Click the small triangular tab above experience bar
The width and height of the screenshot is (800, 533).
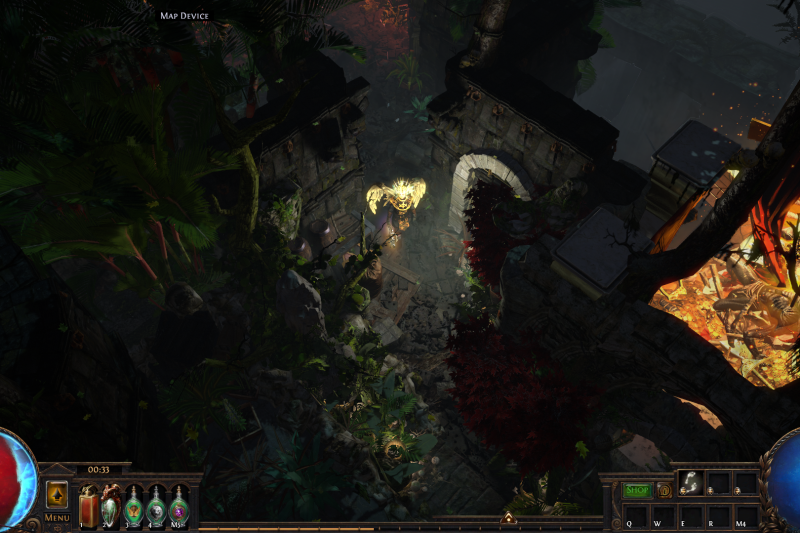(x=508, y=518)
